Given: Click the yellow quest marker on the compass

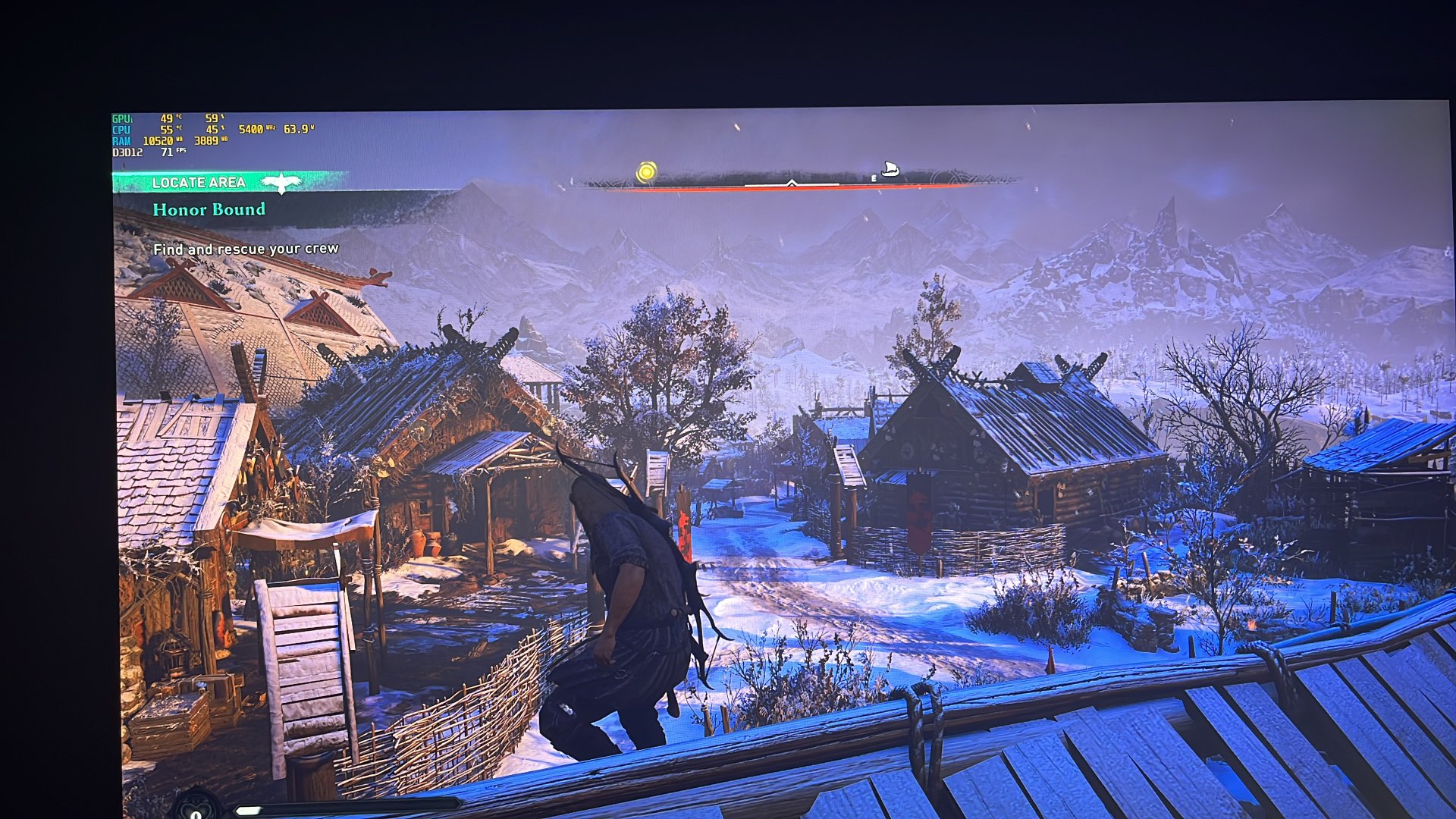Looking at the screenshot, I should [x=646, y=172].
